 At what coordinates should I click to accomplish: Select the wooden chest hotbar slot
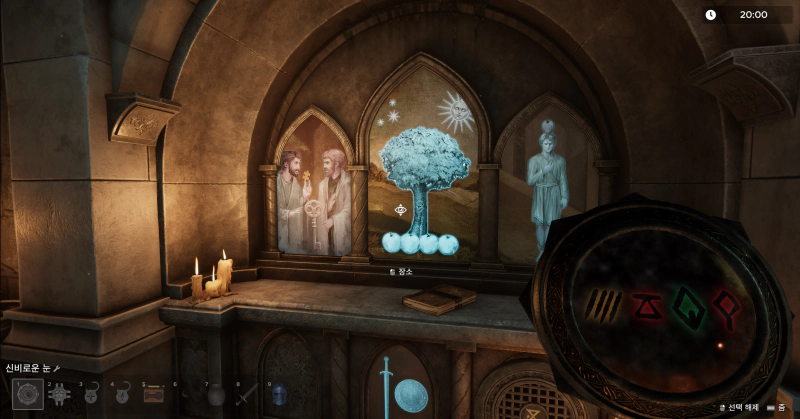pyautogui.click(x=153, y=394)
